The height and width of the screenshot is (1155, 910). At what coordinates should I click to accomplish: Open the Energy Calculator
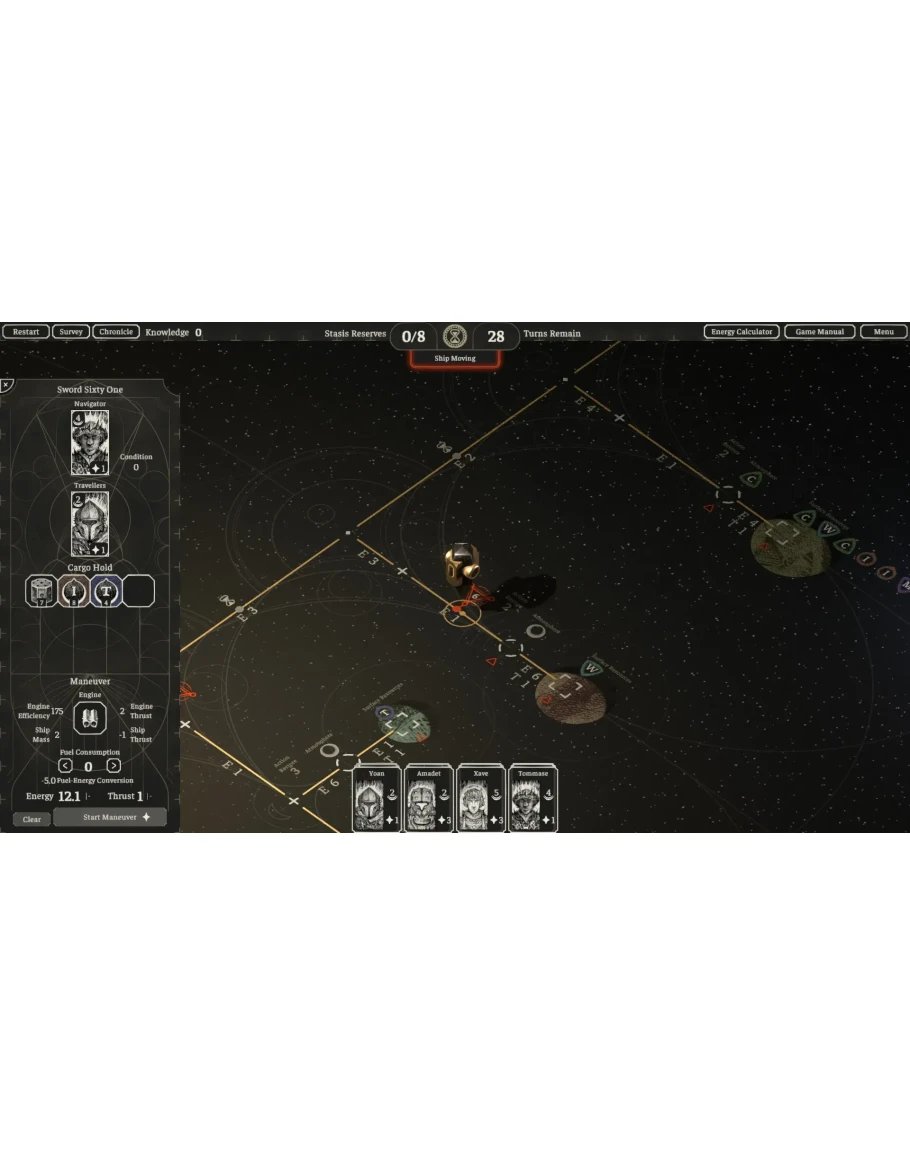pyautogui.click(x=741, y=332)
